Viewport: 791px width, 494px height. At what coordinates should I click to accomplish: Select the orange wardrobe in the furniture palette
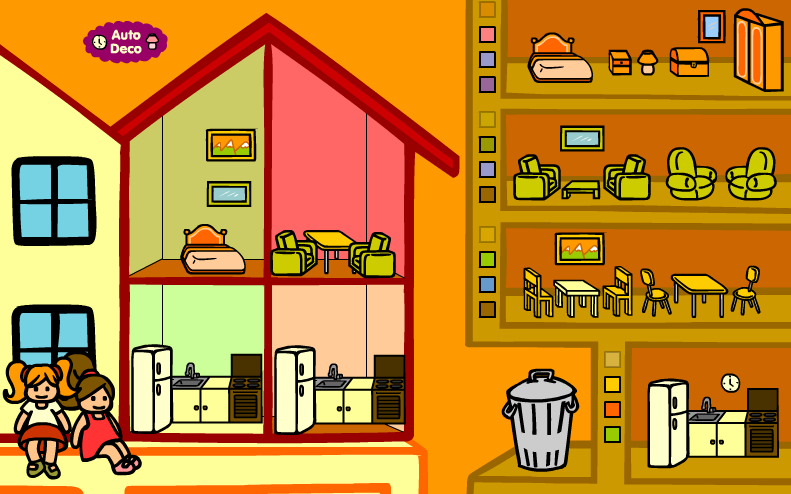point(757,50)
